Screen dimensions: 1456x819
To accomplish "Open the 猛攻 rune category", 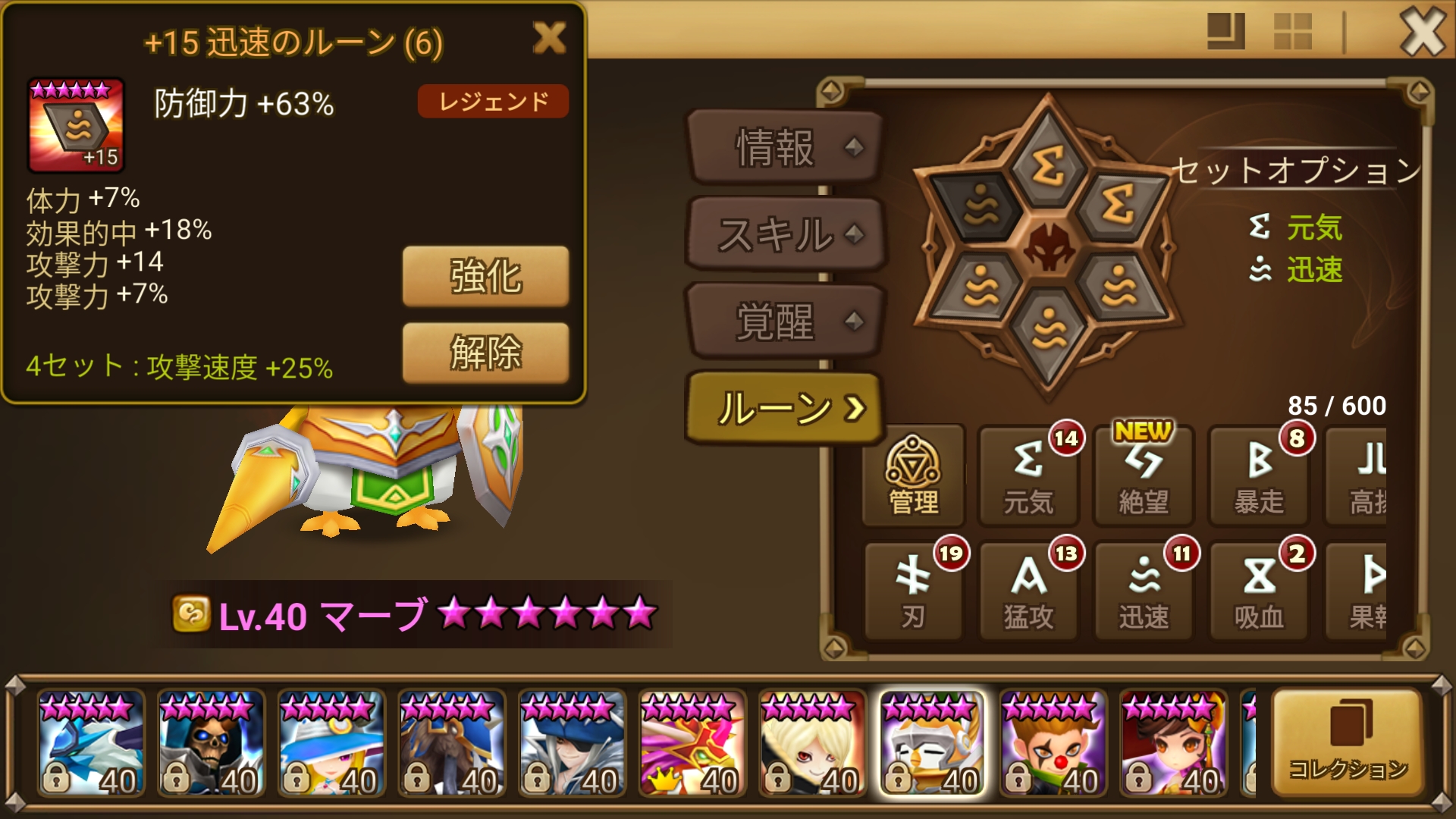I will click(x=1028, y=590).
